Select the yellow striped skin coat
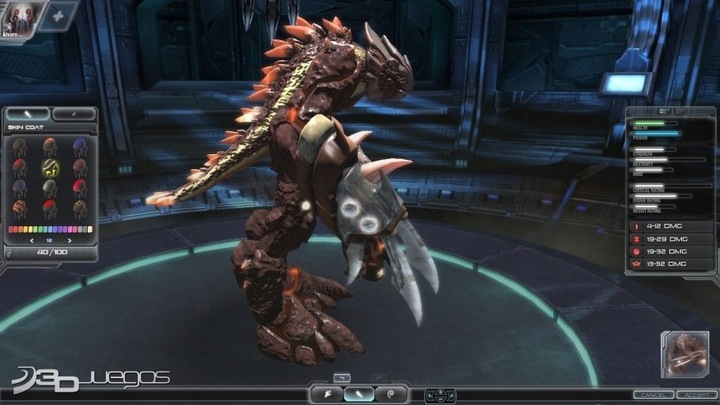Viewport: 720px width, 405px height. pyautogui.click(x=50, y=168)
